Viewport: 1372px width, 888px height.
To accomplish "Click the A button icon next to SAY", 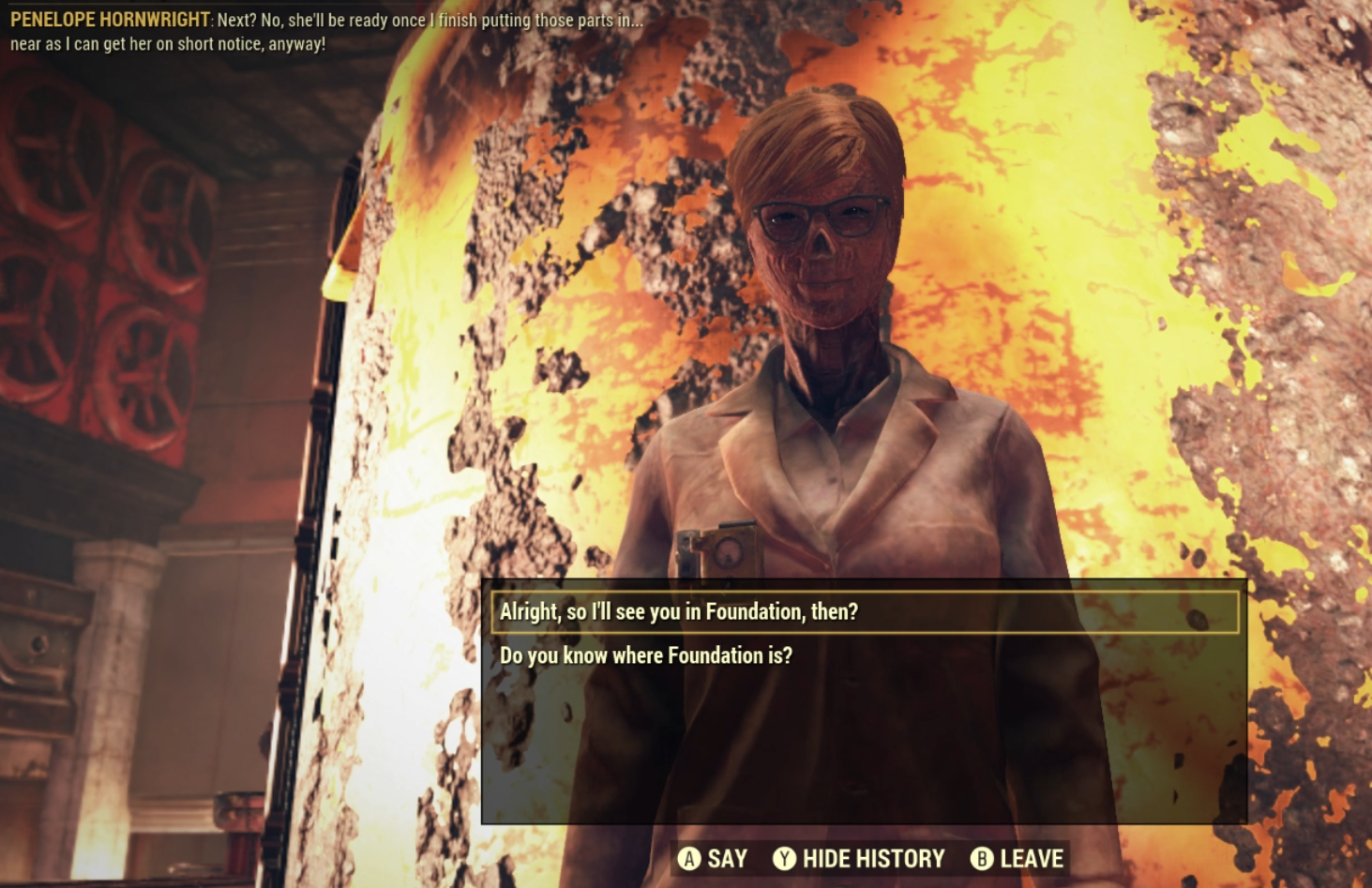I will coord(689,857).
